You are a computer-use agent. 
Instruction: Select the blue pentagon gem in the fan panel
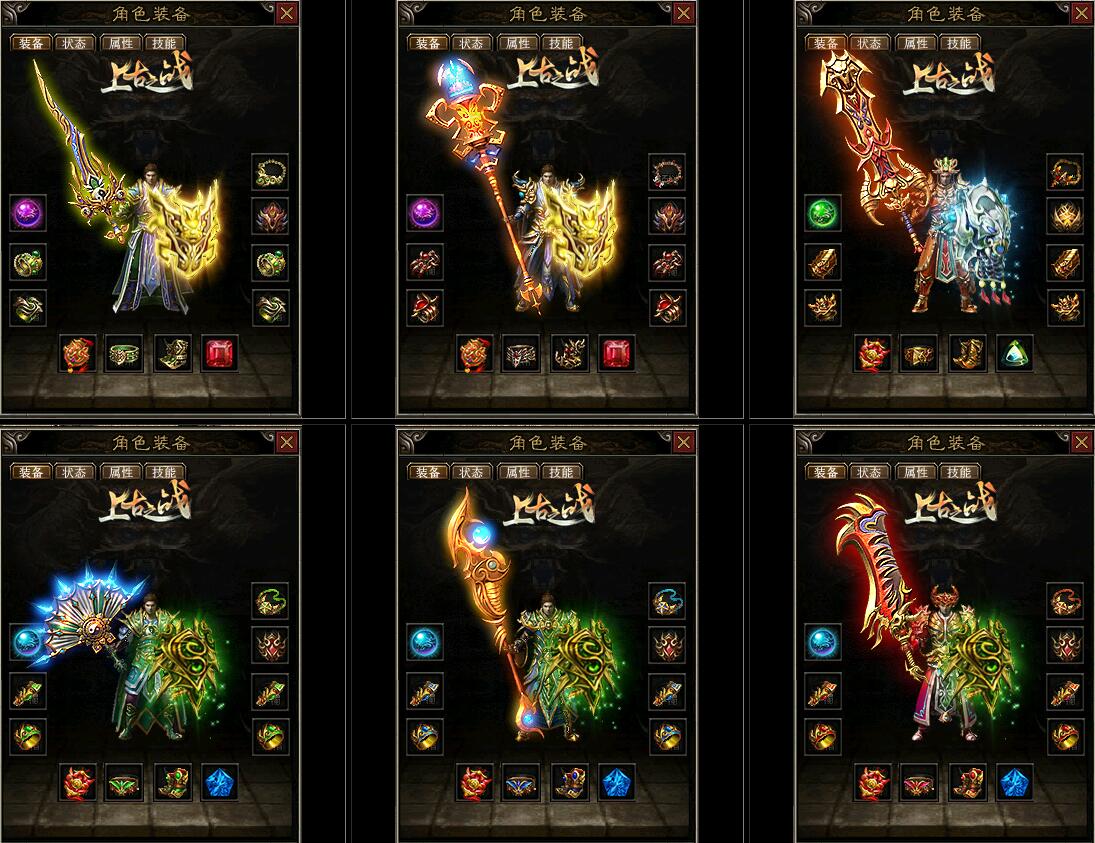(220, 782)
